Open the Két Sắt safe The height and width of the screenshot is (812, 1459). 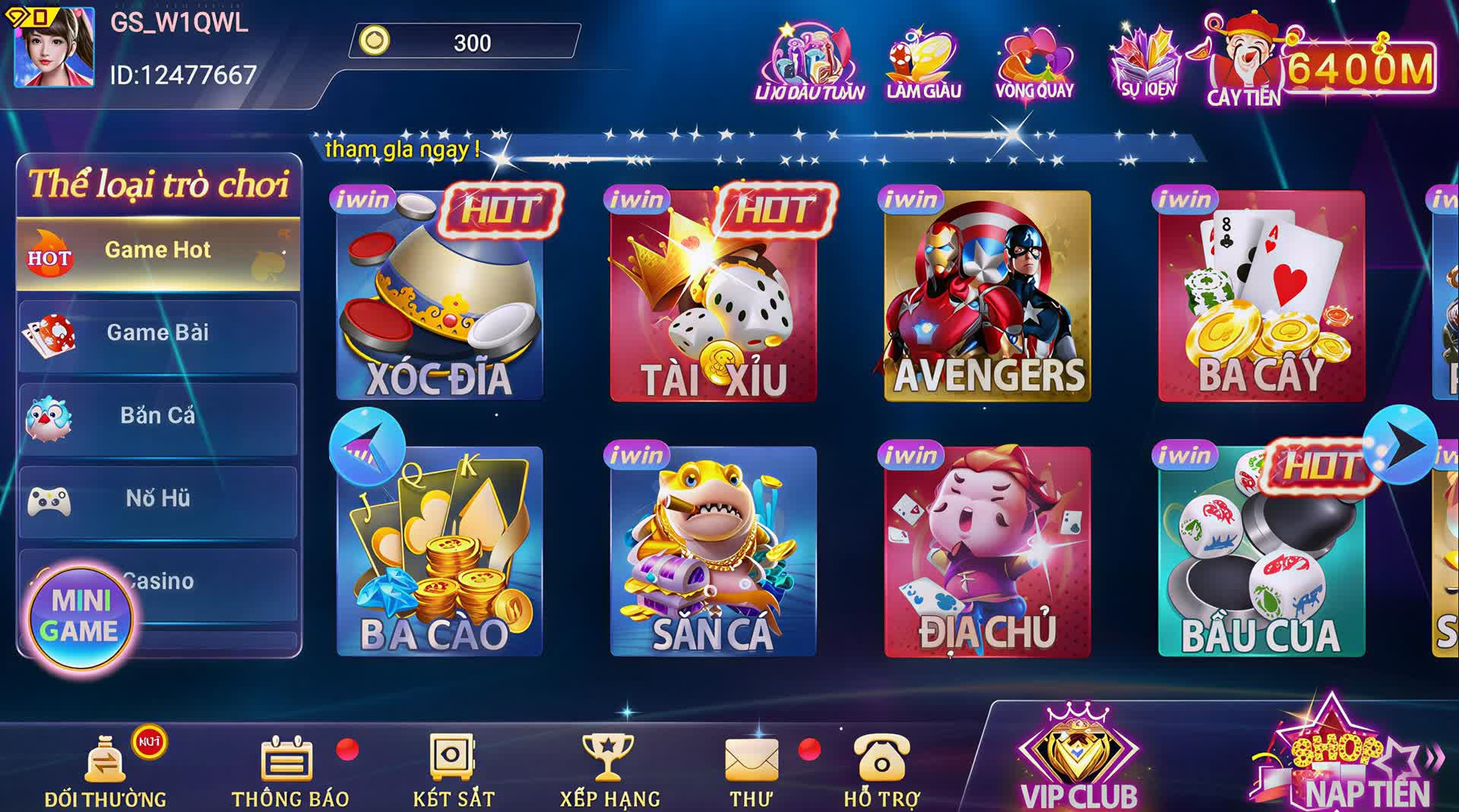point(453,769)
